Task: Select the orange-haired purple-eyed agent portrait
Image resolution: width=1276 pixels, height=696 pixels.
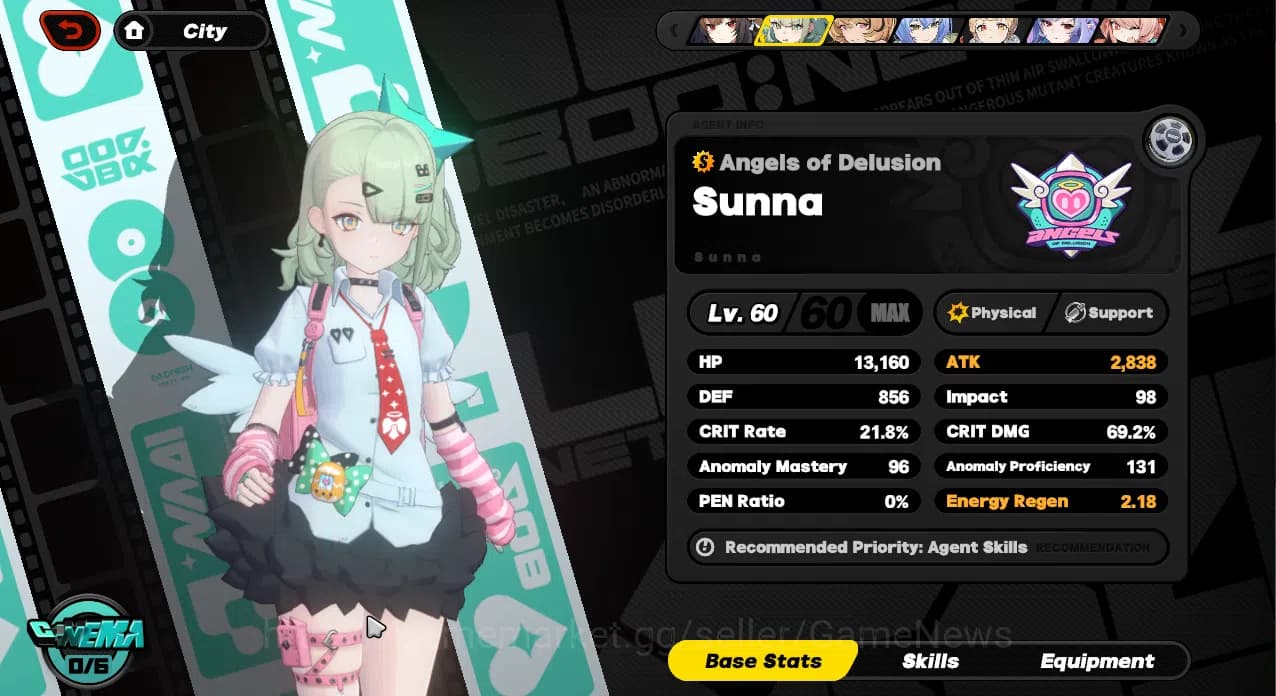Action: 861,31
